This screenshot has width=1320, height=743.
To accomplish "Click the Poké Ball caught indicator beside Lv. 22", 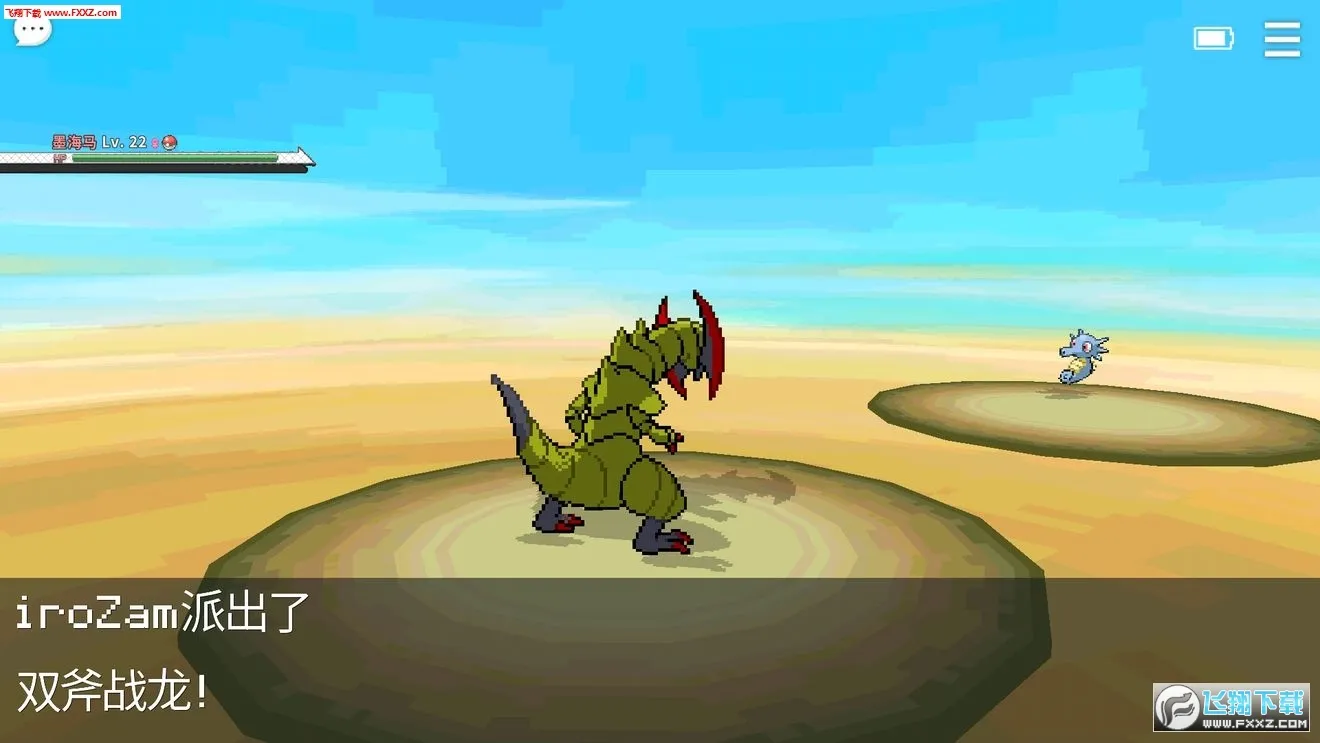I will pos(171,142).
